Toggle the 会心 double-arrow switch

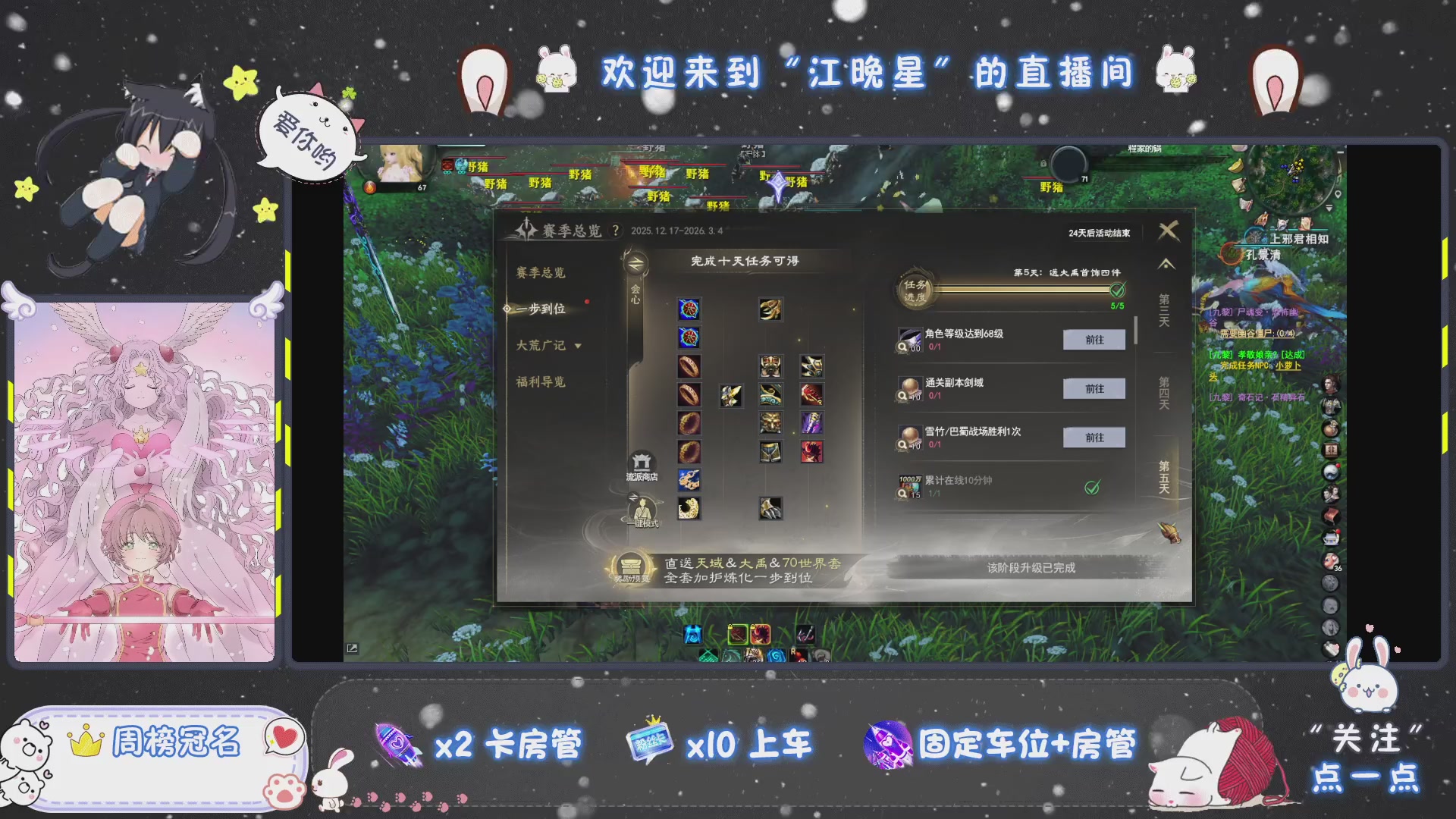click(637, 262)
